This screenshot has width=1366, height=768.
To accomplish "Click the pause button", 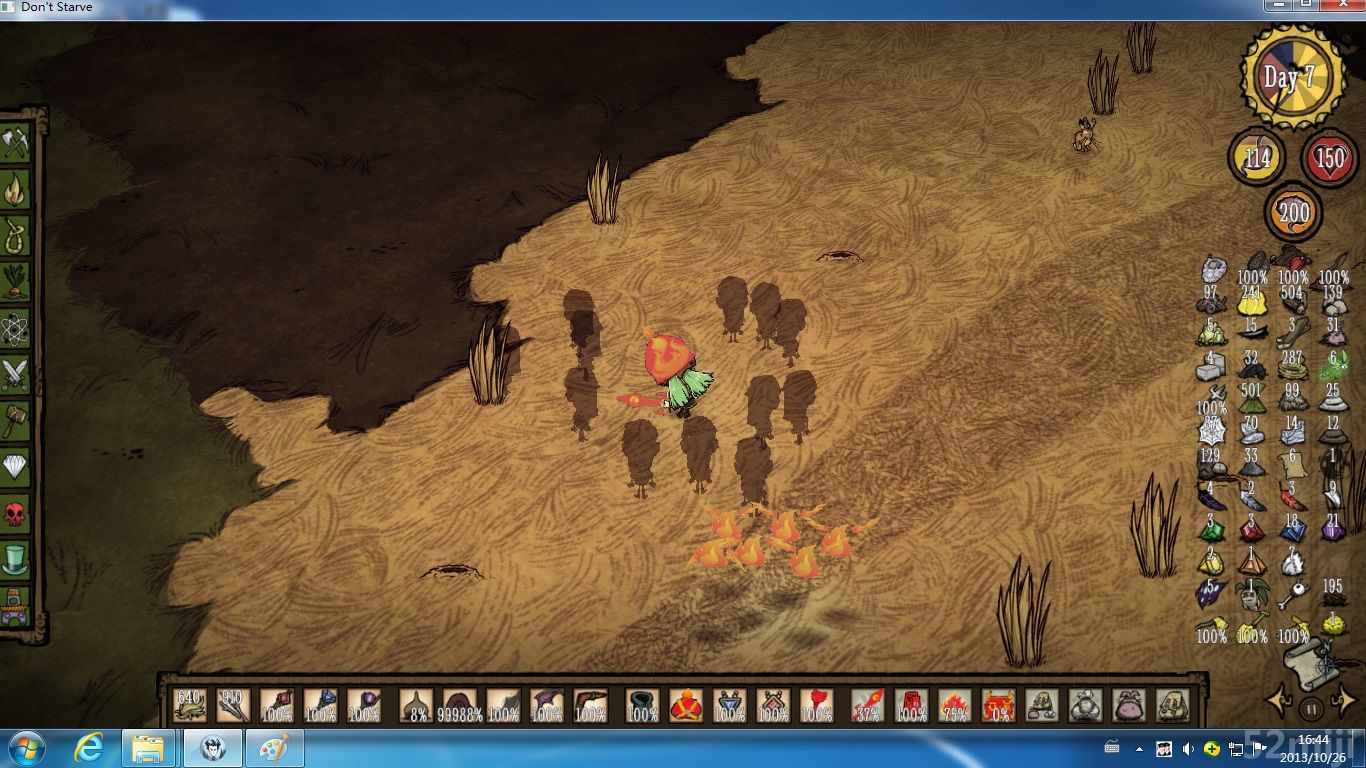I will click(1311, 710).
